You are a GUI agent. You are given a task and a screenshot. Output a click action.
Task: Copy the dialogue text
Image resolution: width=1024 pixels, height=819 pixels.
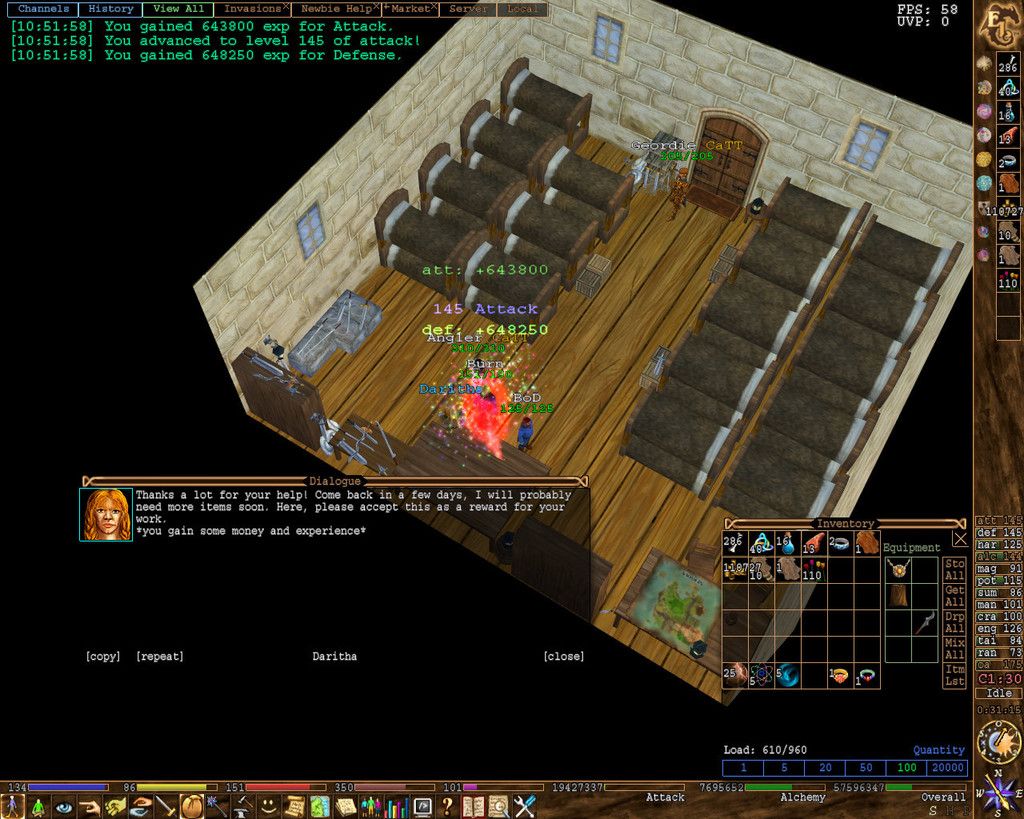tap(102, 656)
